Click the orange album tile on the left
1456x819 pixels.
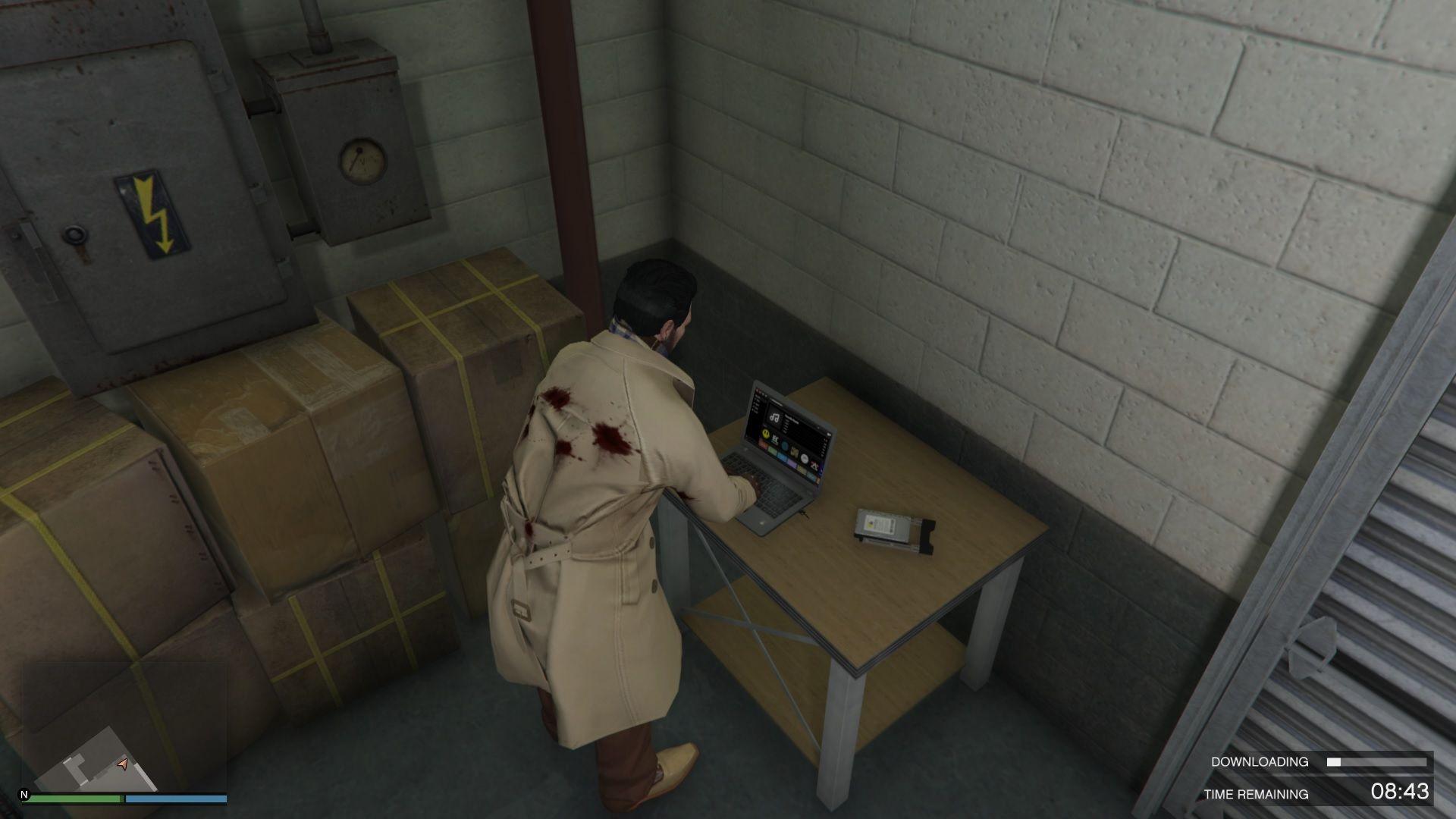[764, 444]
